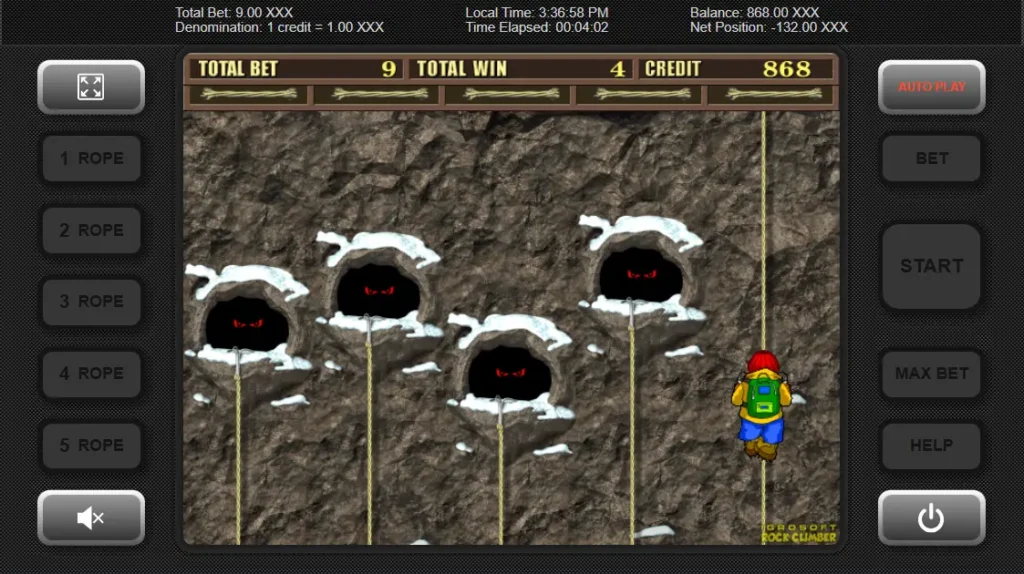Select the 1 ROPE button
Viewport: 1024px width, 574px height.
pos(91,159)
